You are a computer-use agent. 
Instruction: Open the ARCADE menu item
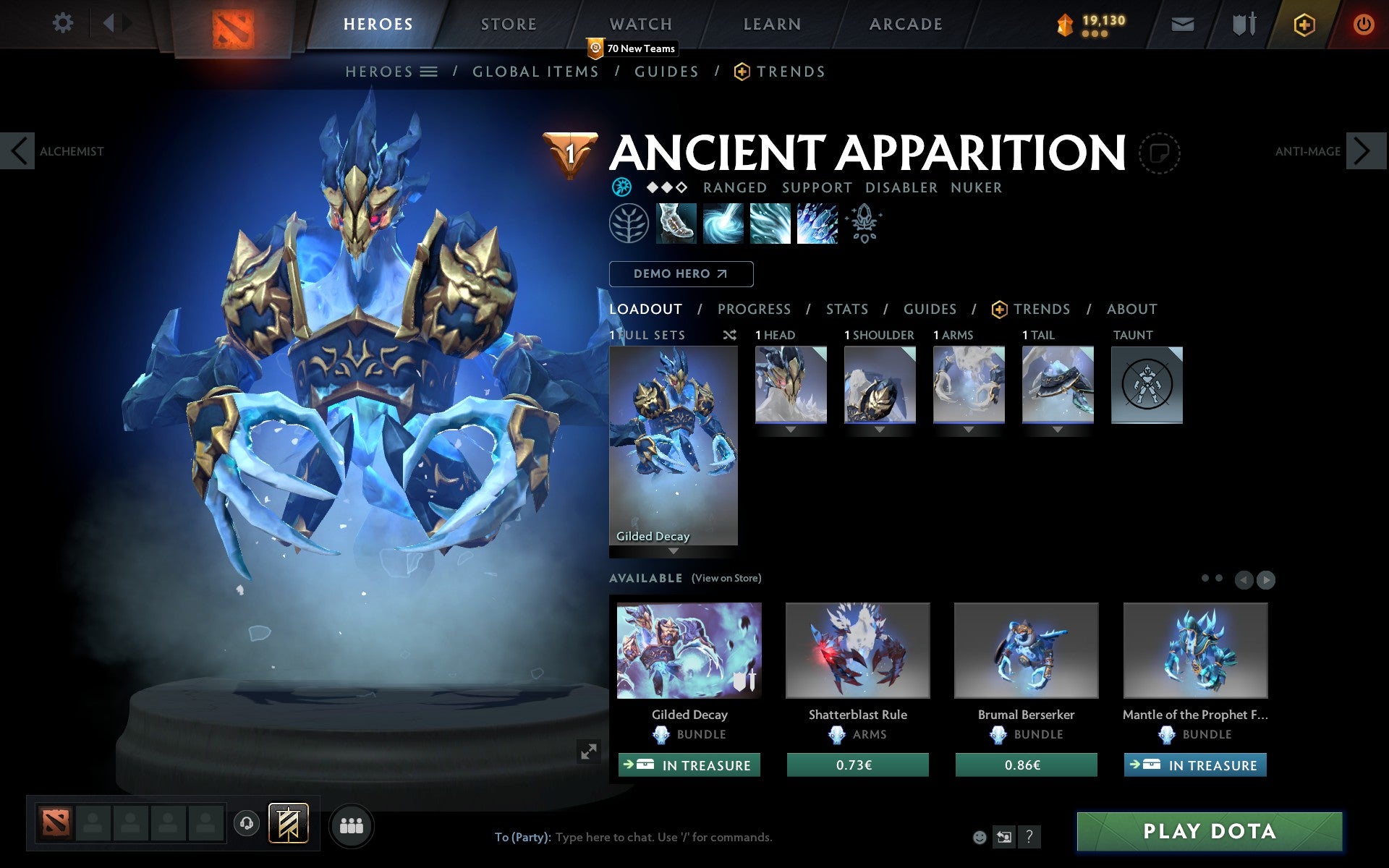point(905,24)
